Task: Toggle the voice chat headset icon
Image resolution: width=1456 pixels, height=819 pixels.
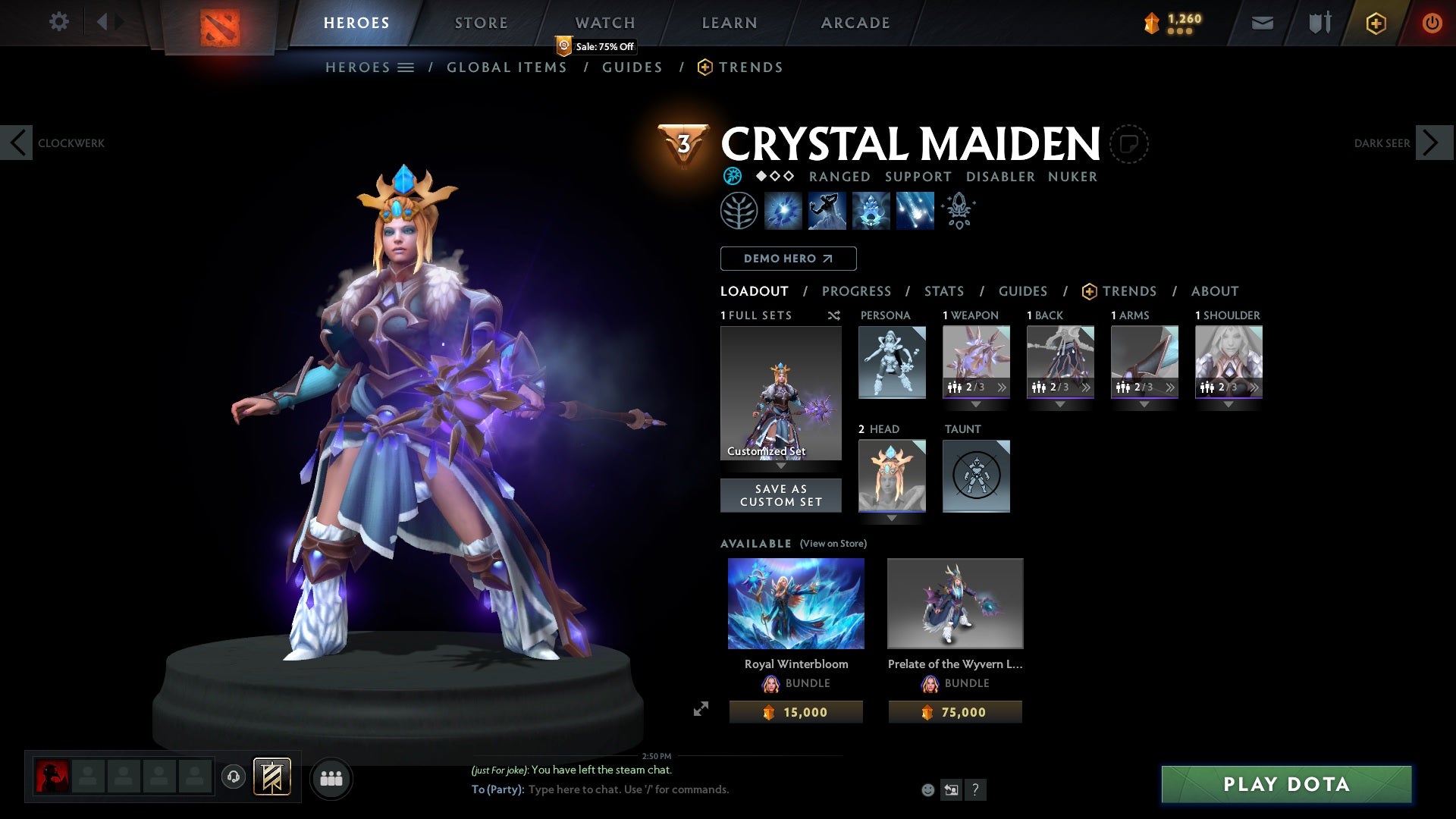Action: coord(234,778)
